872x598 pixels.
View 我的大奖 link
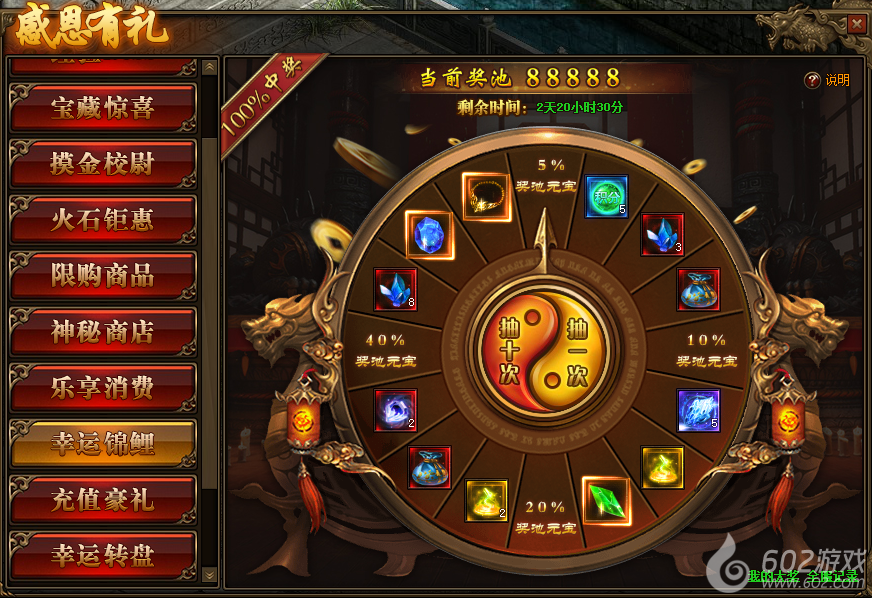(x=772, y=576)
